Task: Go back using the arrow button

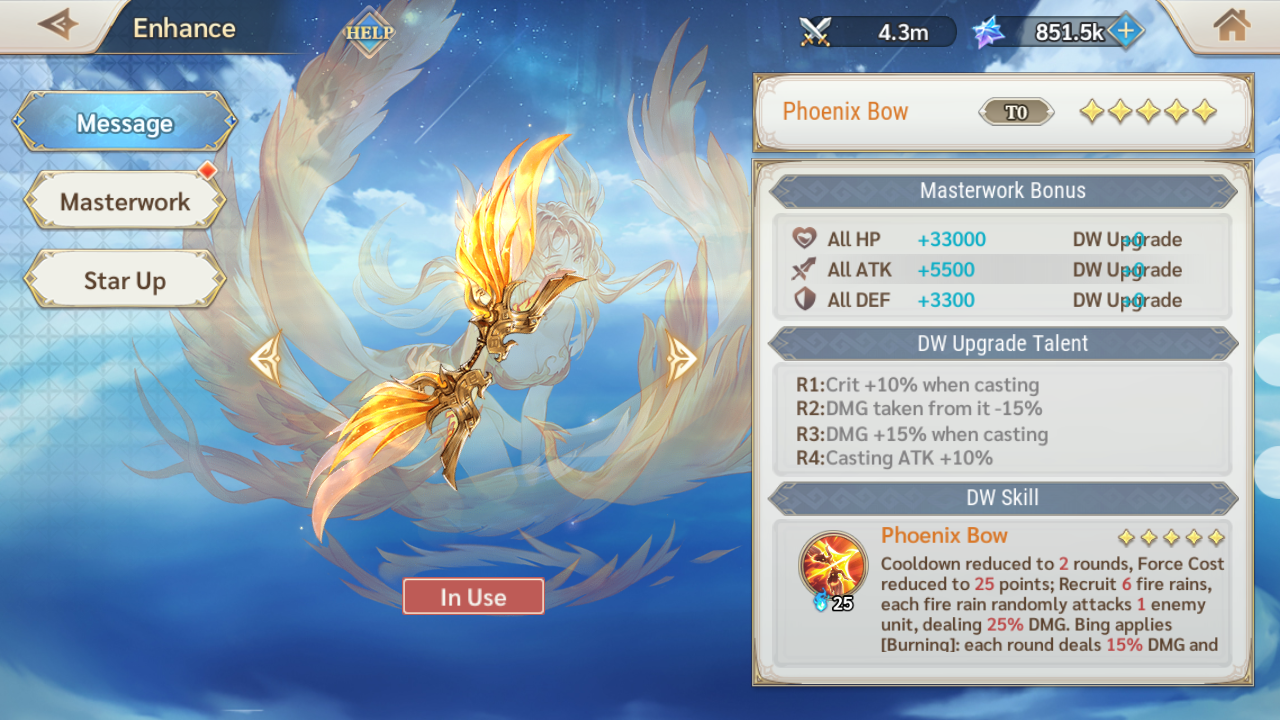Action: (x=57, y=24)
